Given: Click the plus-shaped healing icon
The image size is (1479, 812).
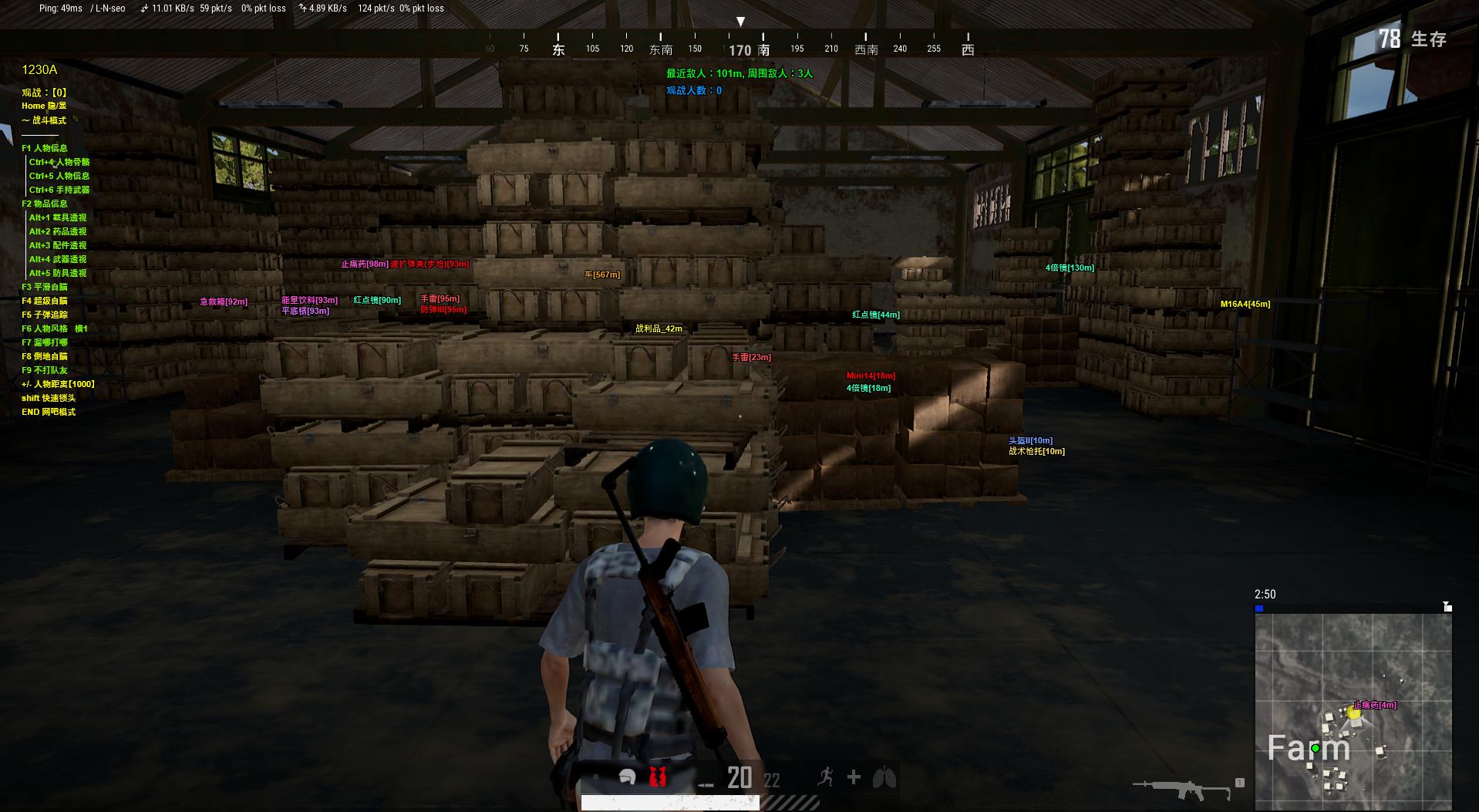Looking at the screenshot, I should 854,777.
